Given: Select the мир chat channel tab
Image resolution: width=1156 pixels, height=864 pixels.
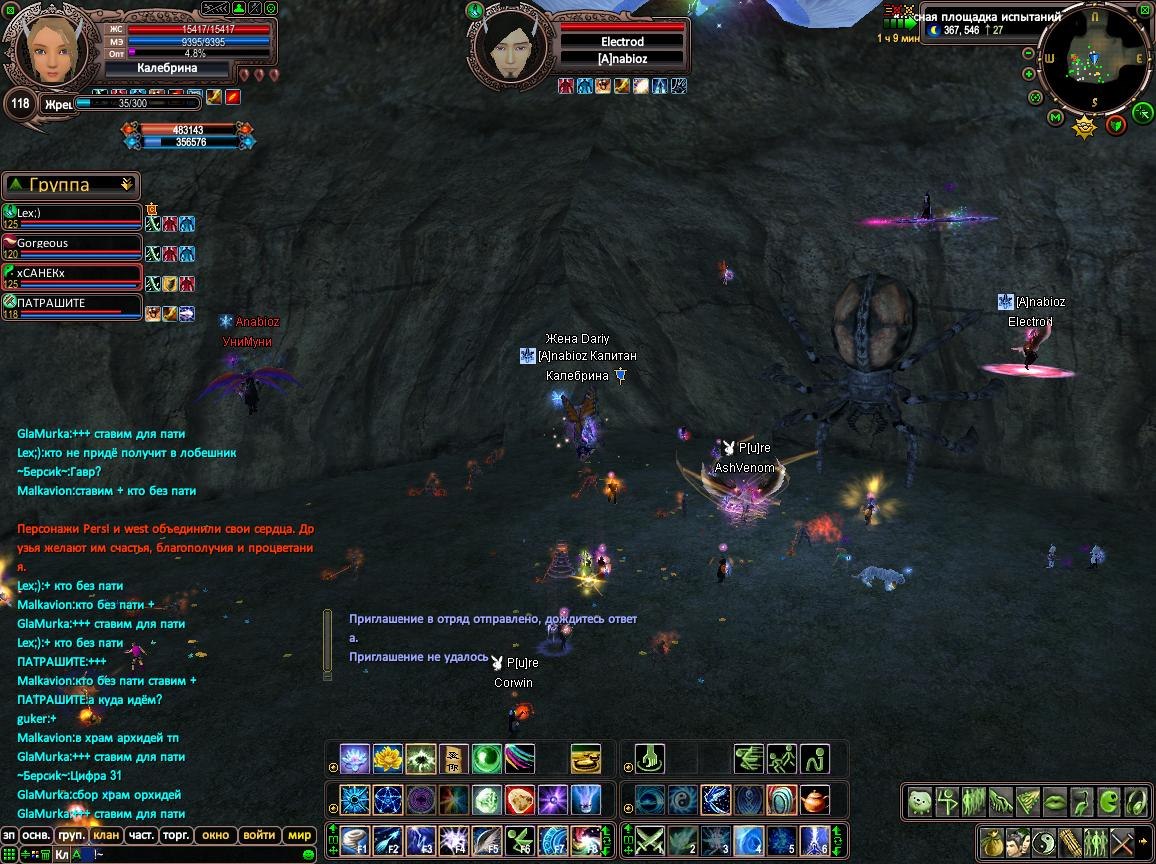Looking at the screenshot, I should tap(299, 835).
